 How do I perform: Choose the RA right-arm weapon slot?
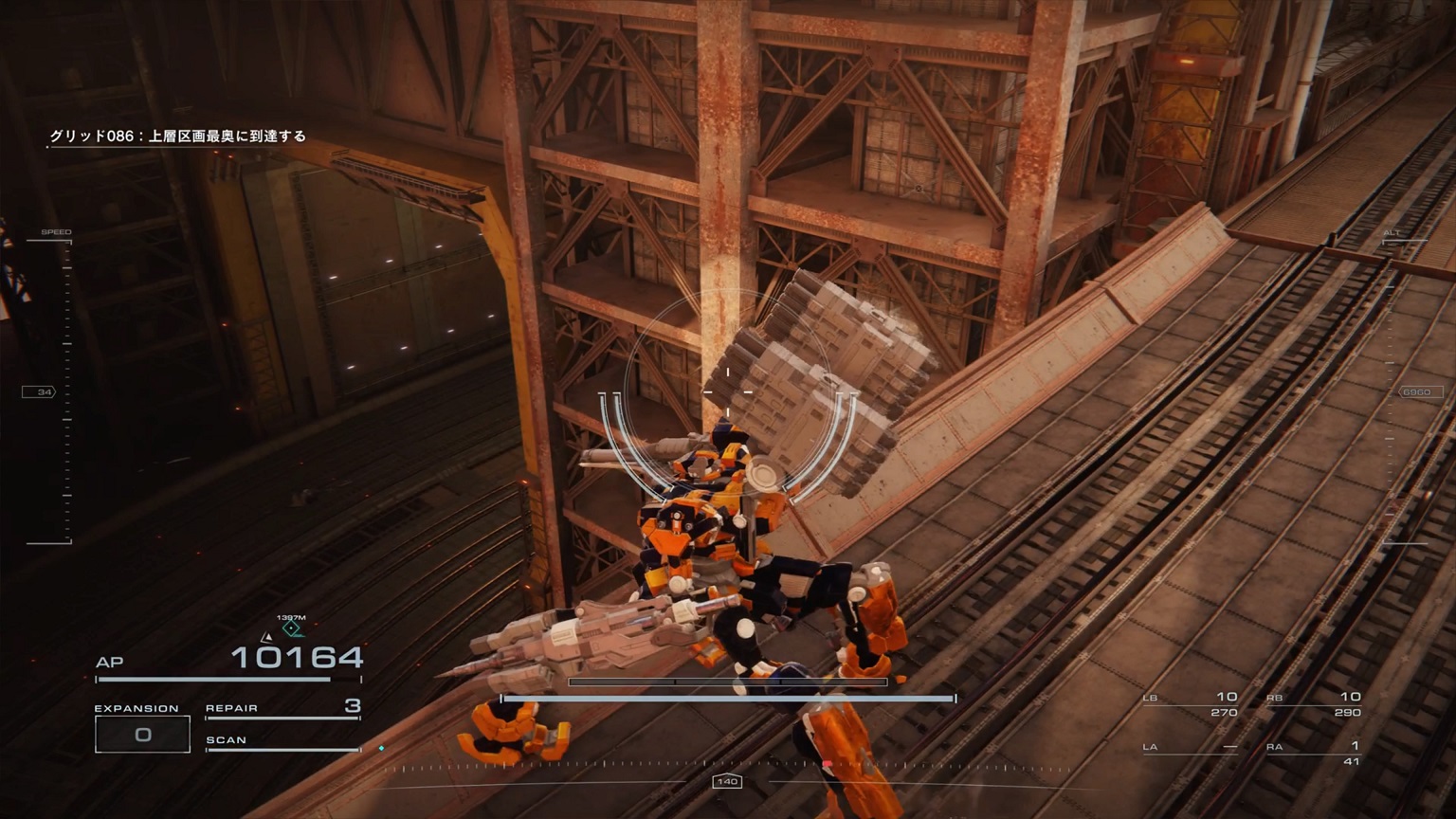(x=1314, y=753)
